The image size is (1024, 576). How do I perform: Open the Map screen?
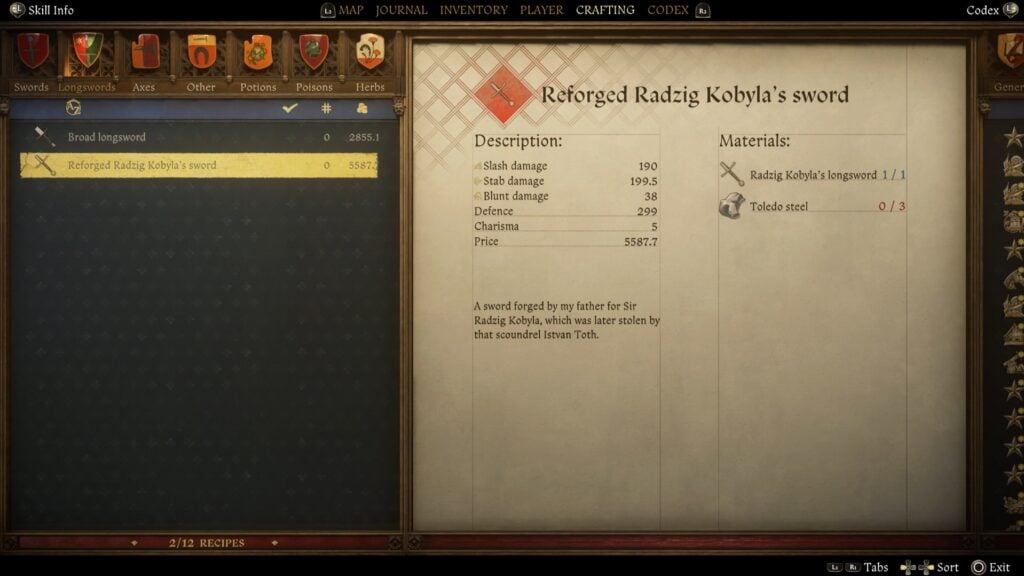(350, 10)
